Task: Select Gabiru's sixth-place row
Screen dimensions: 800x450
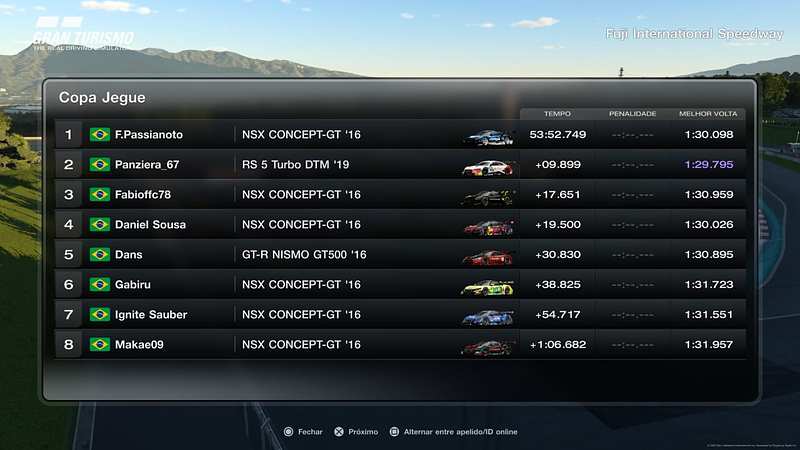Action: (400, 284)
